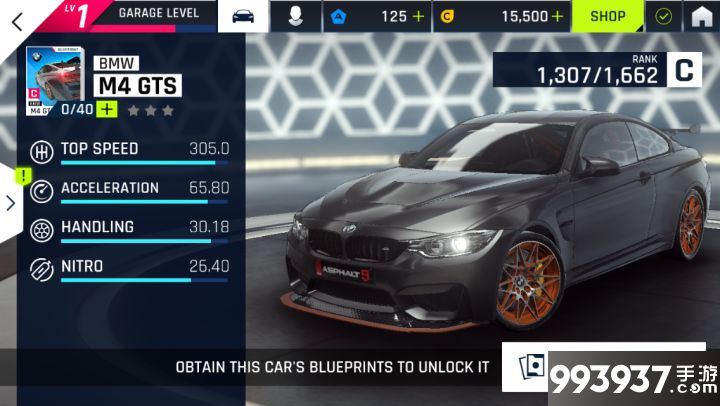Tap the green plus beside 0/40 blueprints
720x406 pixels.
[x=106, y=109]
